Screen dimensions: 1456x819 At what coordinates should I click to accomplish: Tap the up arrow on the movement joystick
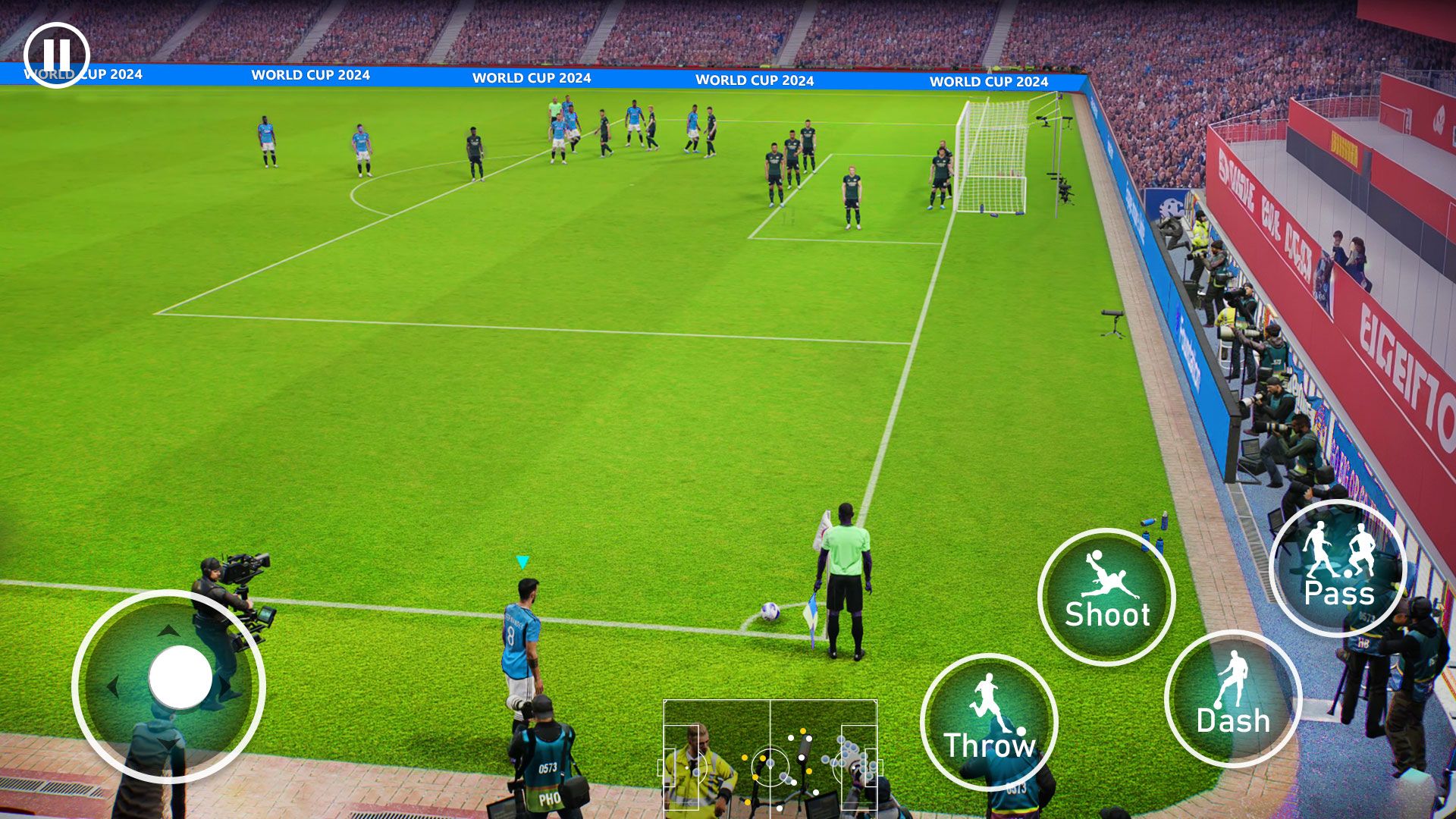click(168, 631)
